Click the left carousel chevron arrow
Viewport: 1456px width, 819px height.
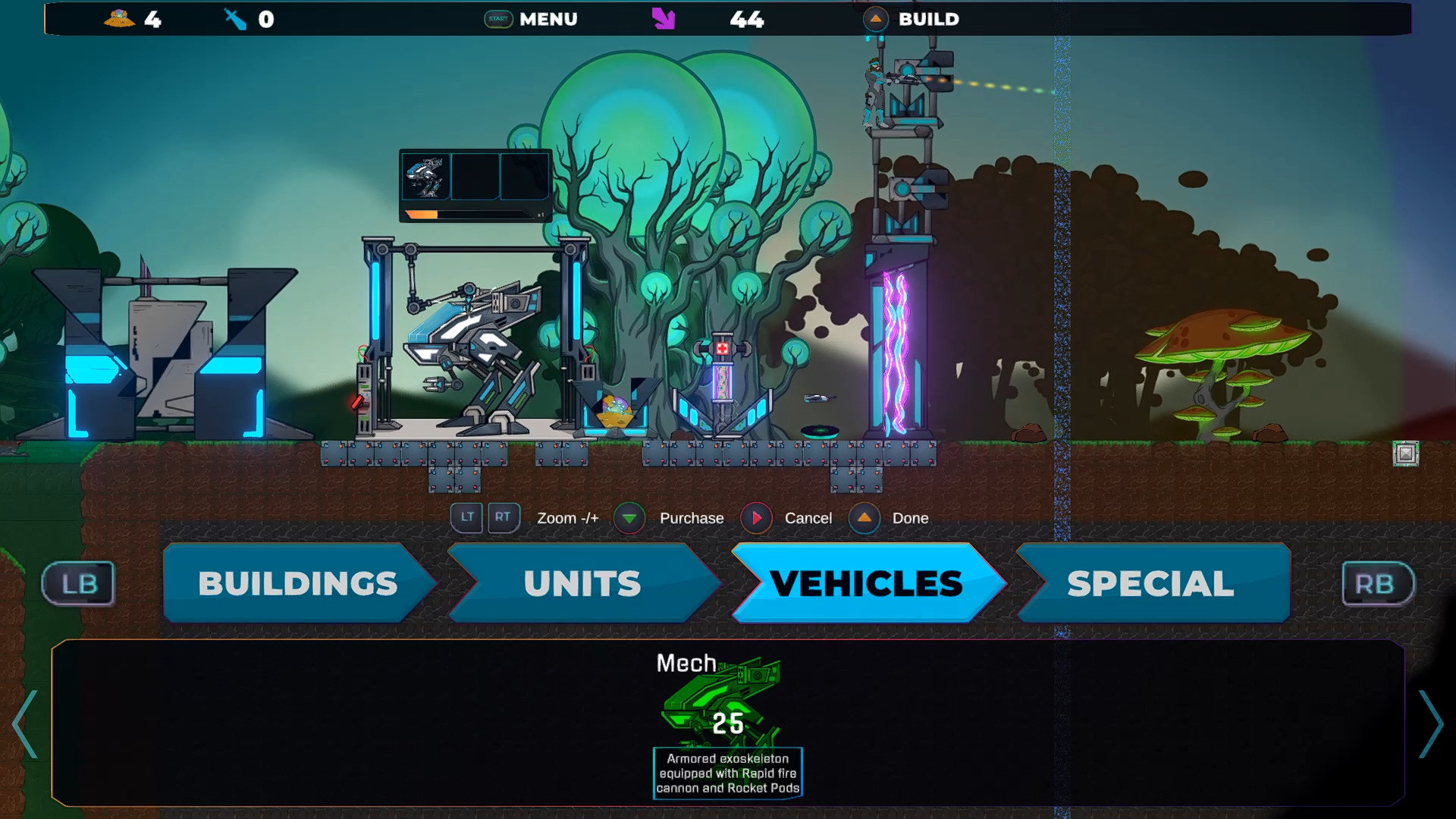coord(25,726)
